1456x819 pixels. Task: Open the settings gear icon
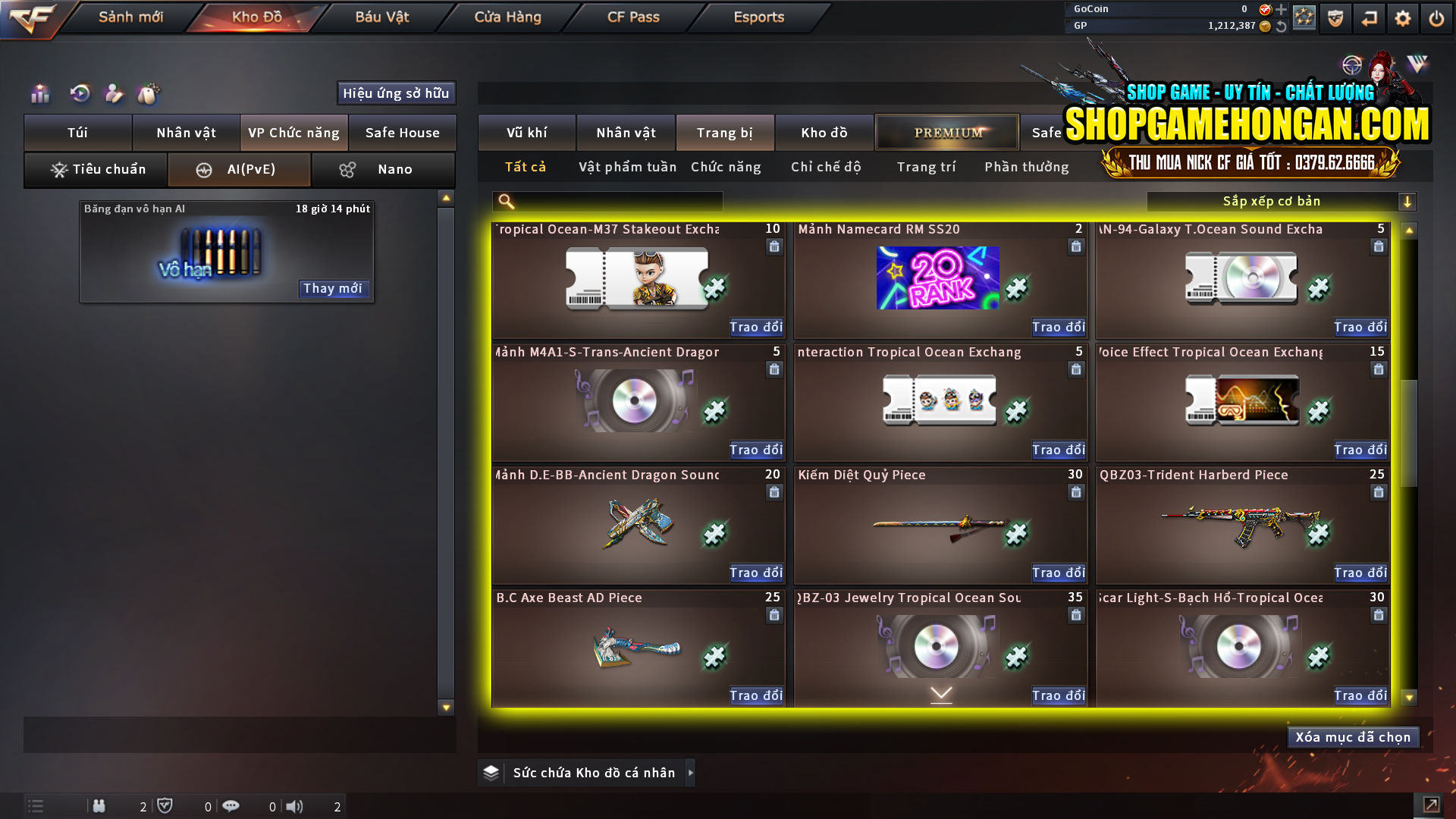pos(1403,17)
